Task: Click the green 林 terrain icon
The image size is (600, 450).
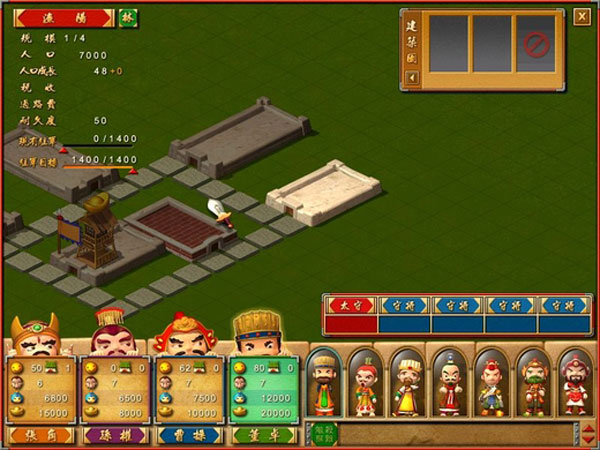Action: click(128, 18)
